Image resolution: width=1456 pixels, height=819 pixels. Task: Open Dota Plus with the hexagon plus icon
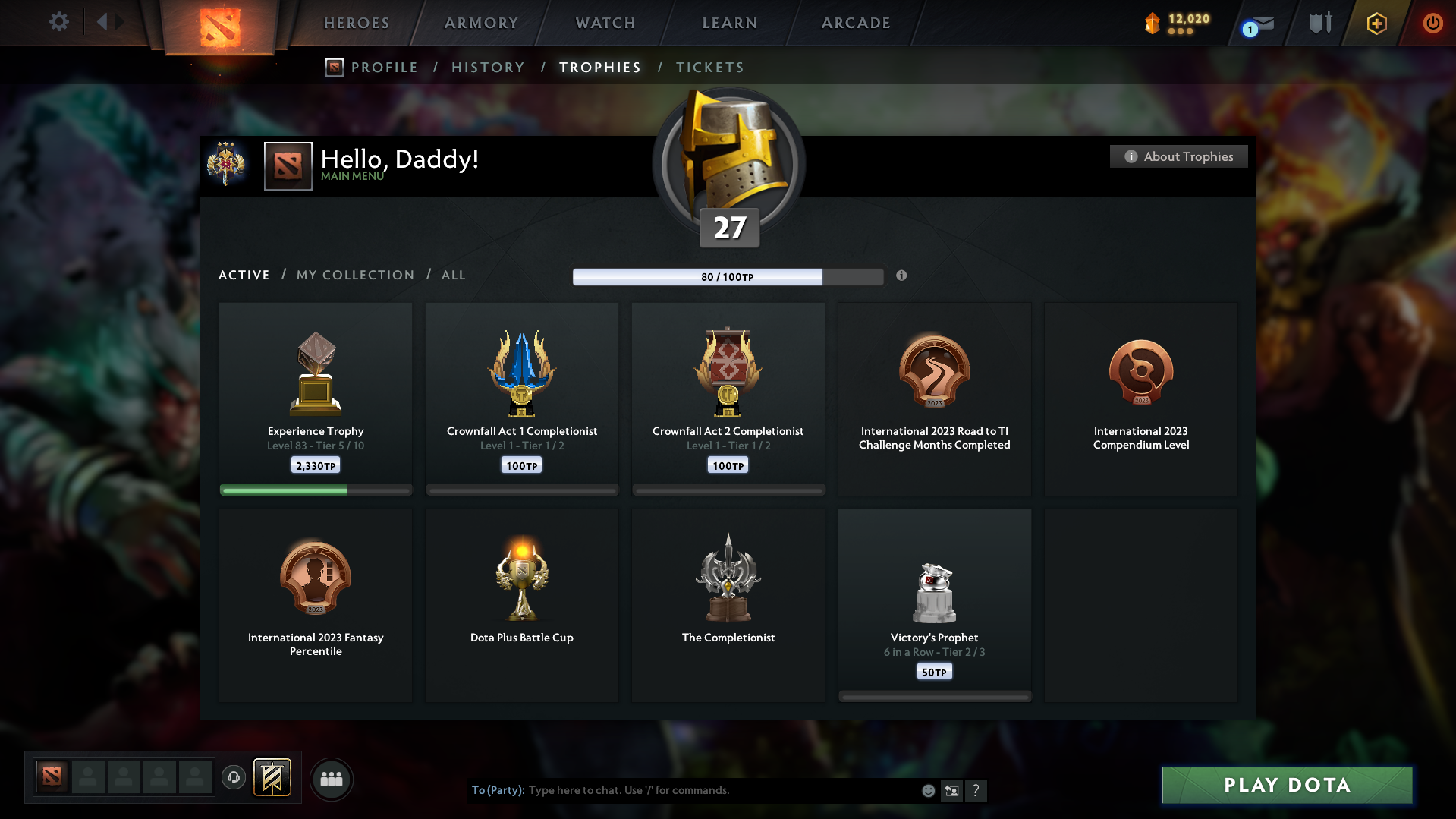tap(1376, 24)
